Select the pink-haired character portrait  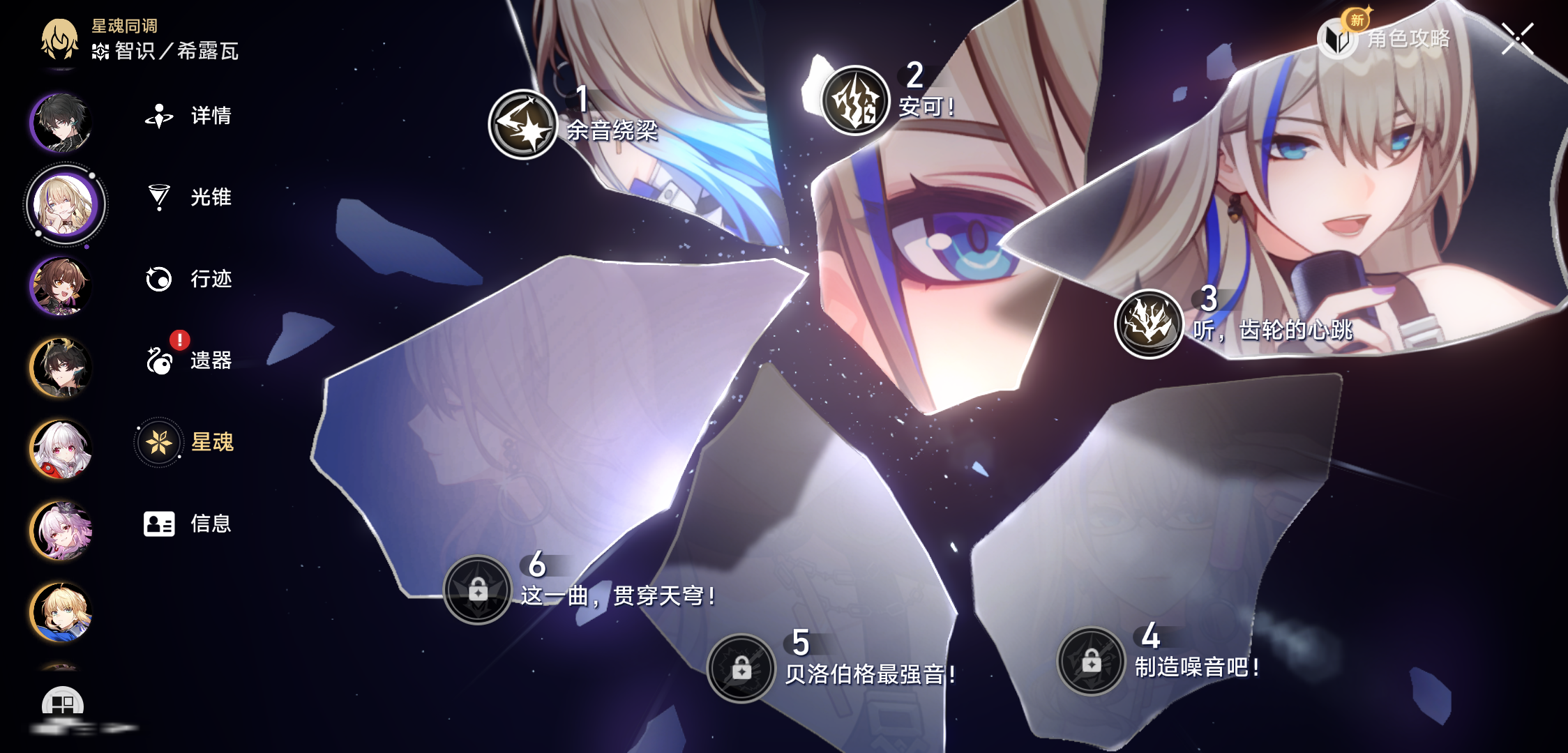click(x=61, y=531)
